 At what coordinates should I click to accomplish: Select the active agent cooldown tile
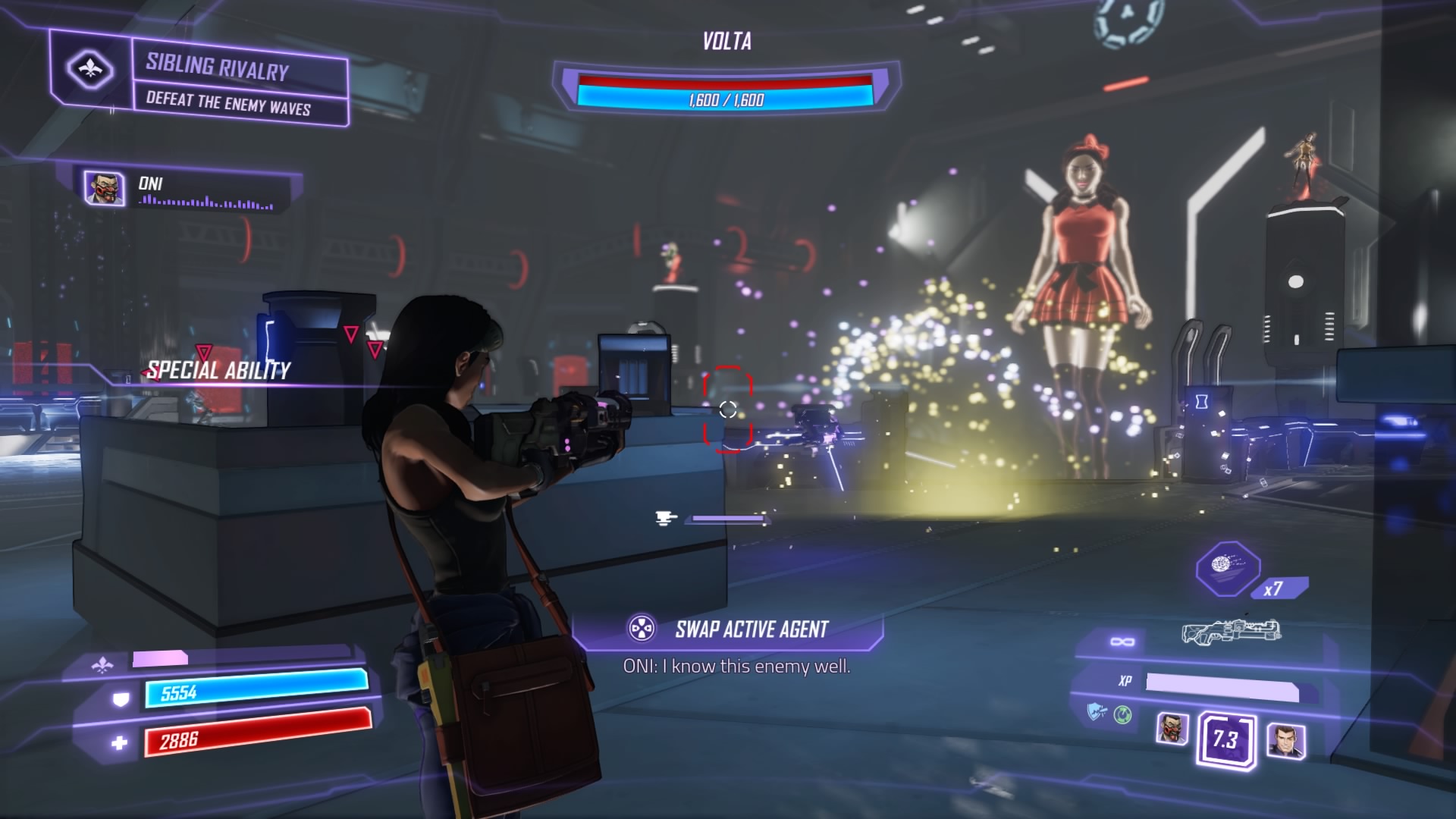(x=1225, y=739)
